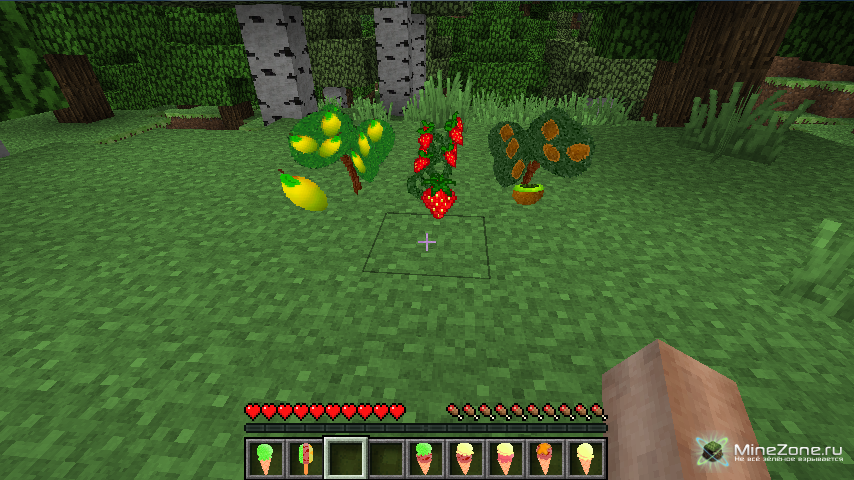This screenshot has height=480, width=854.
Task: Choose the green-and-red ice cream cone slot
Action: click(x=425, y=459)
